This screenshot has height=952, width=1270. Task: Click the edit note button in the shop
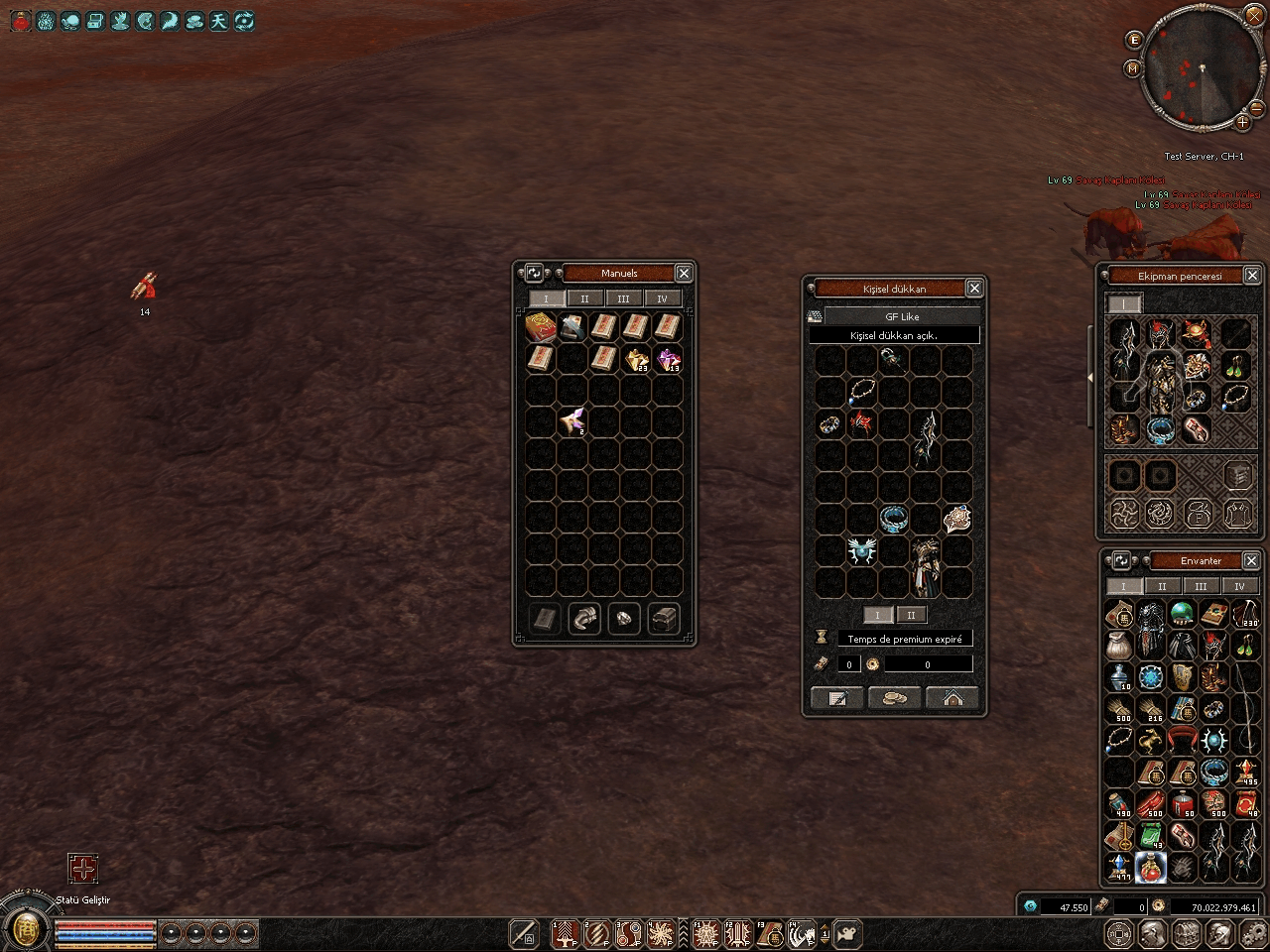[836, 698]
